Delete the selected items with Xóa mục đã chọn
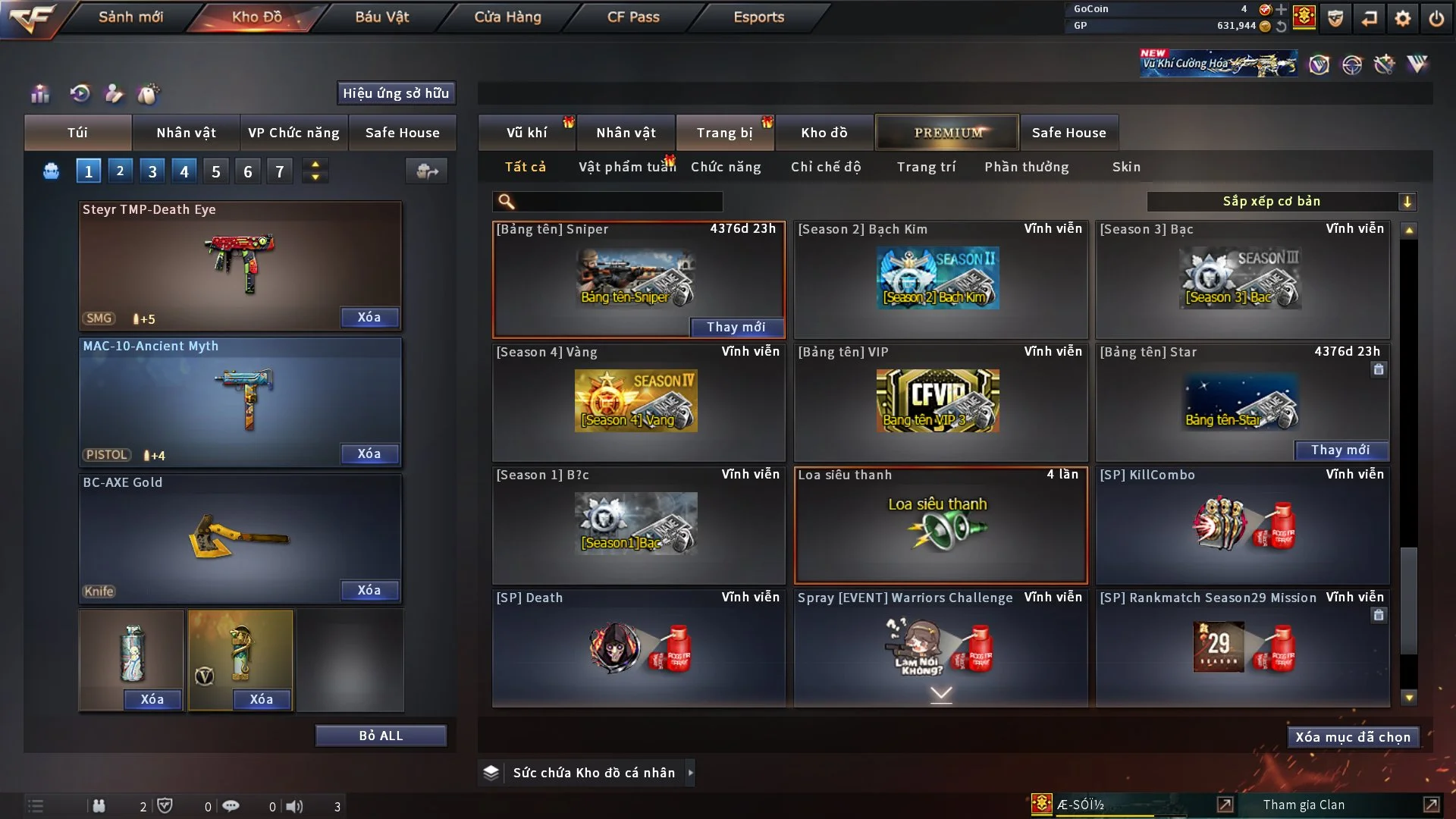1456x819 pixels. point(1353,737)
